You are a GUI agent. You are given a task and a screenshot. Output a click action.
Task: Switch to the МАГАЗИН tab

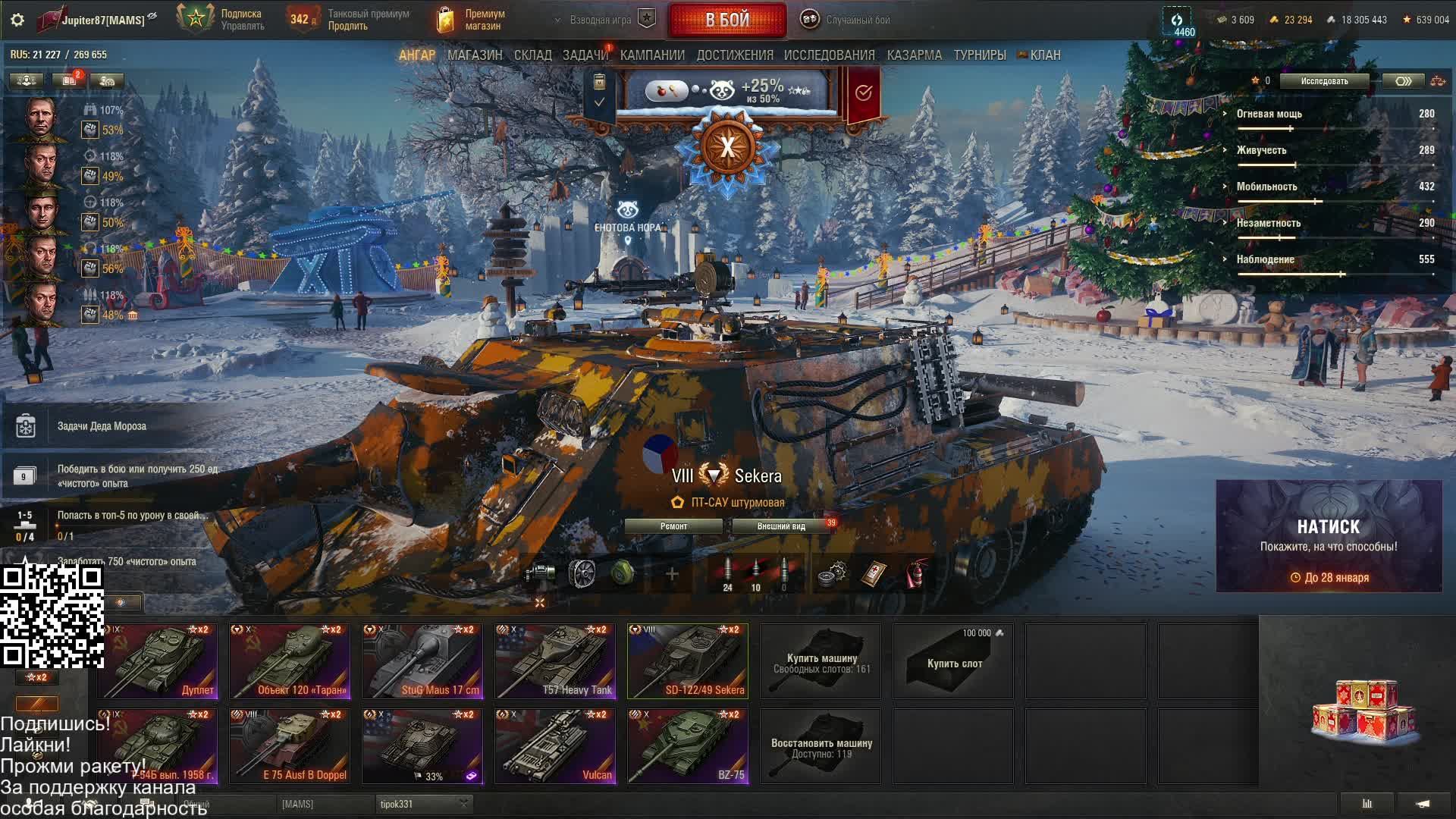475,55
